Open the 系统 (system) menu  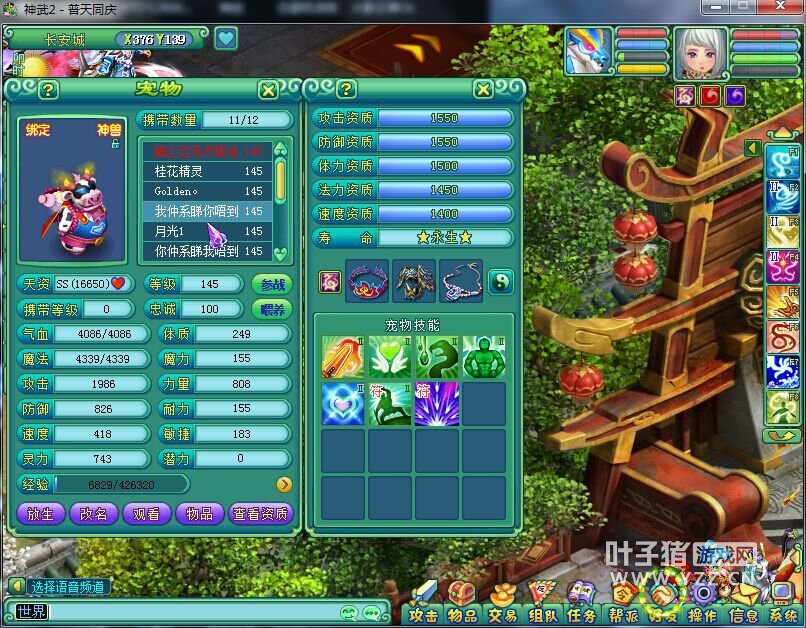click(783, 615)
